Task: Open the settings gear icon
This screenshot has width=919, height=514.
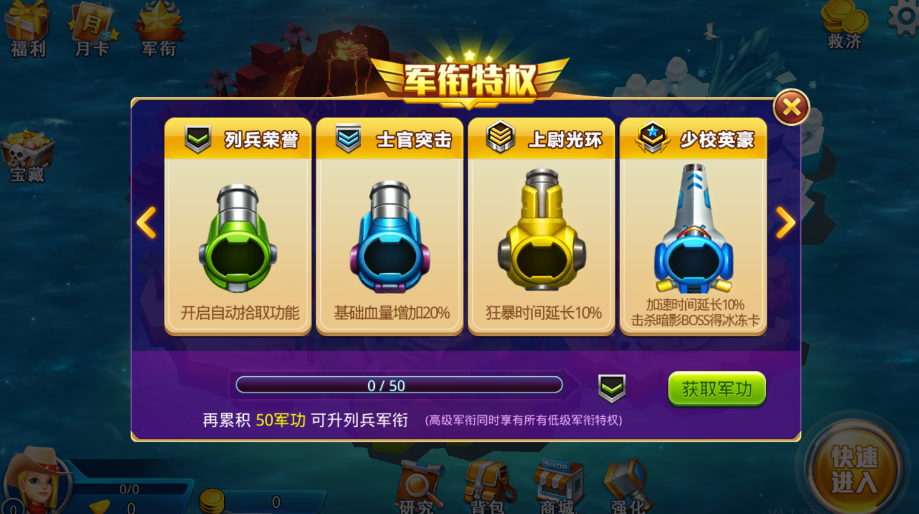Action: tap(905, 17)
